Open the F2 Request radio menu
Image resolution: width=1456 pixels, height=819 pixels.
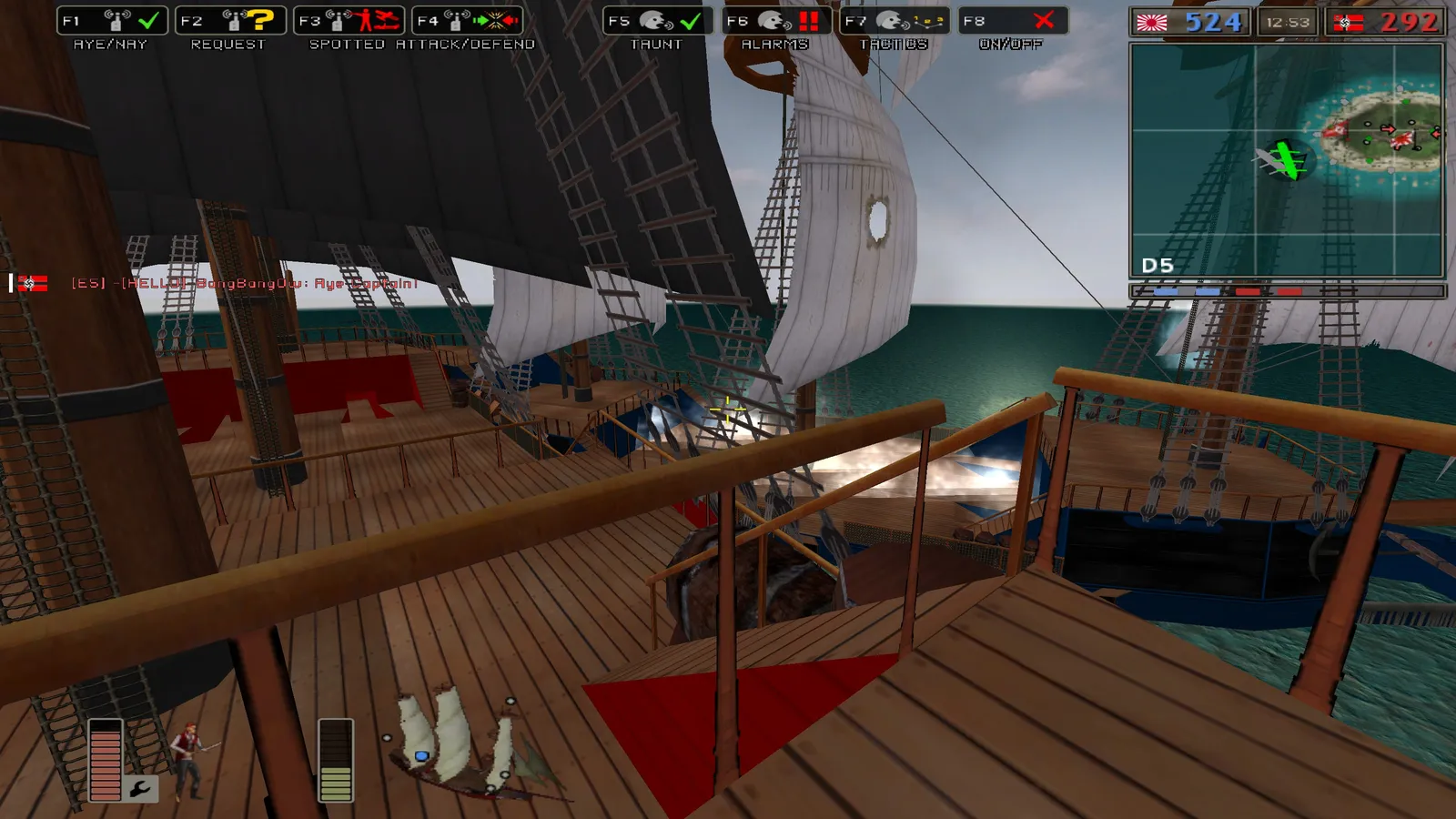click(x=230, y=21)
